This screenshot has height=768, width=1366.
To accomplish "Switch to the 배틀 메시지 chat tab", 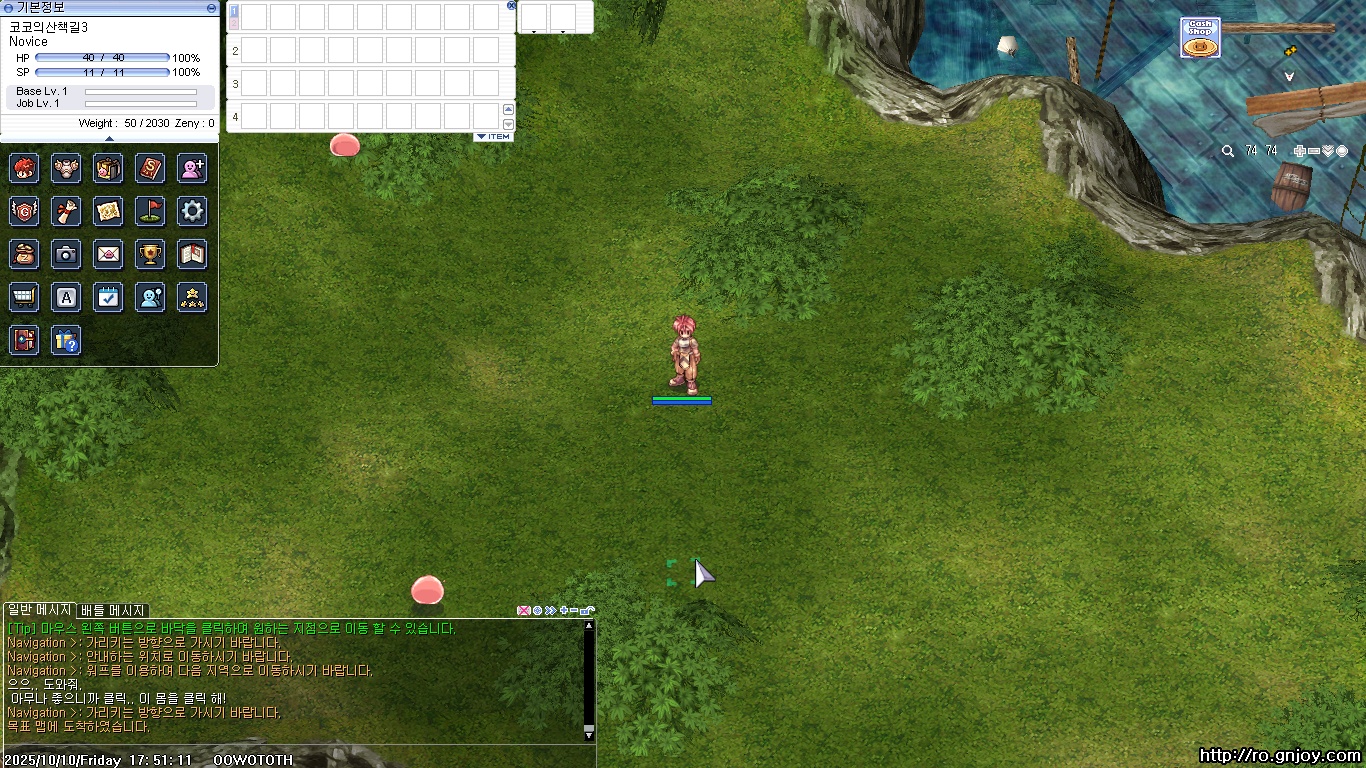I will [113, 610].
